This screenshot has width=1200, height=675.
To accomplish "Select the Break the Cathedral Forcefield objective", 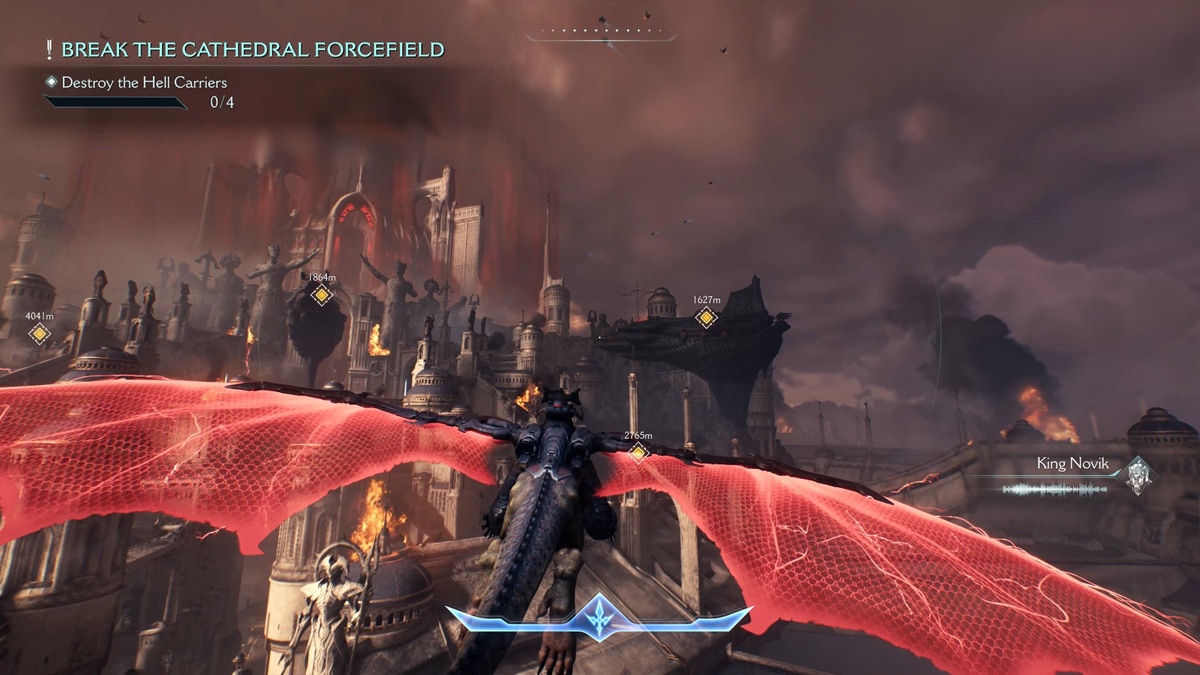I will [x=252, y=50].
